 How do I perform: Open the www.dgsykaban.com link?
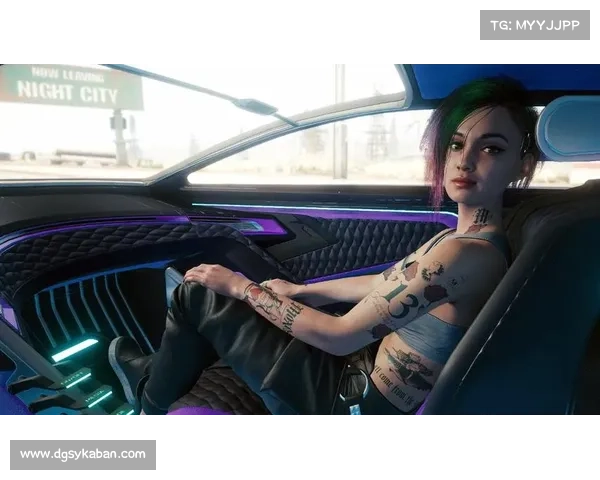coord(83,455)
